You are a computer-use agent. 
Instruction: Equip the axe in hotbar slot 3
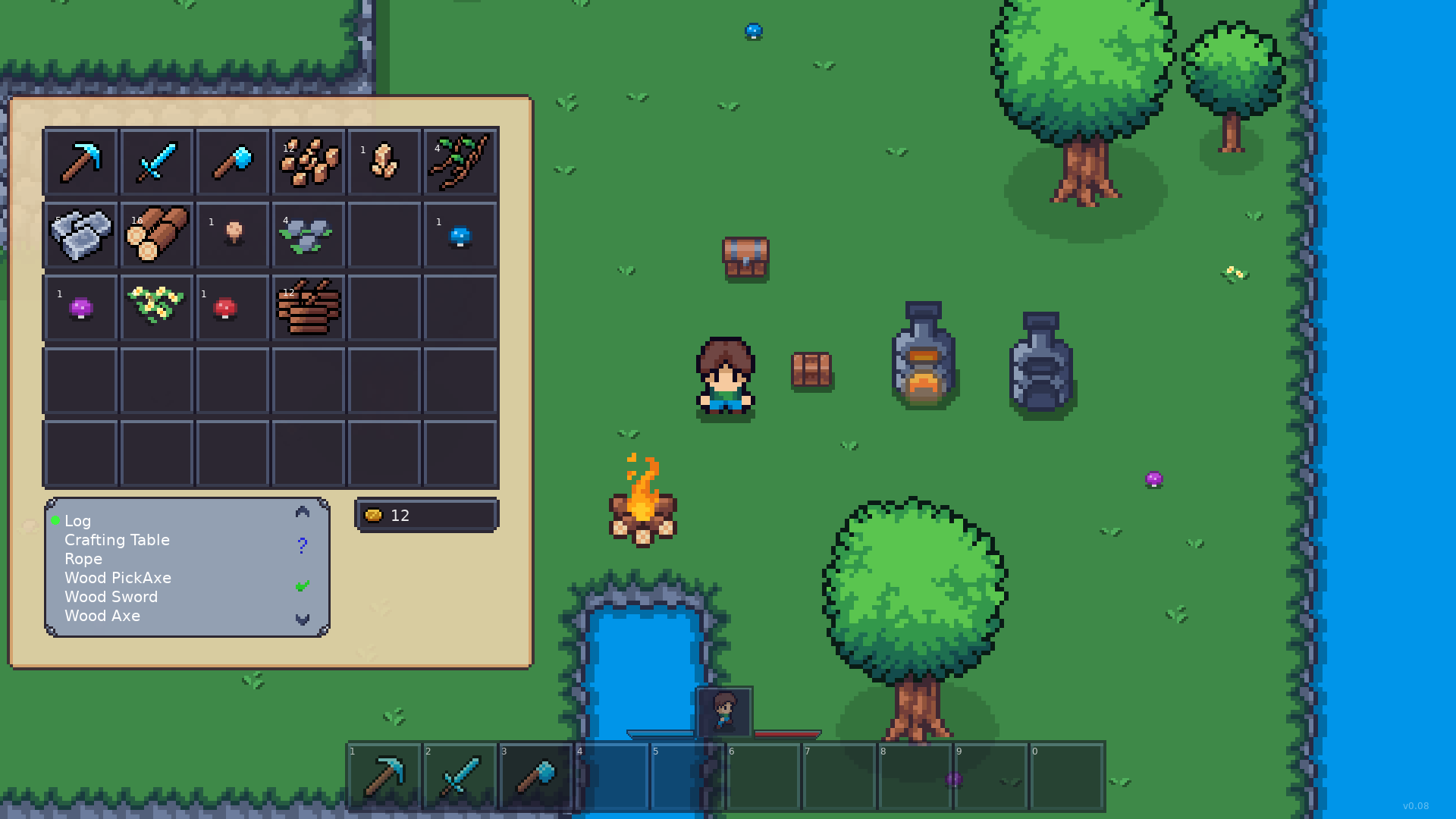click(x=536, y=777)
